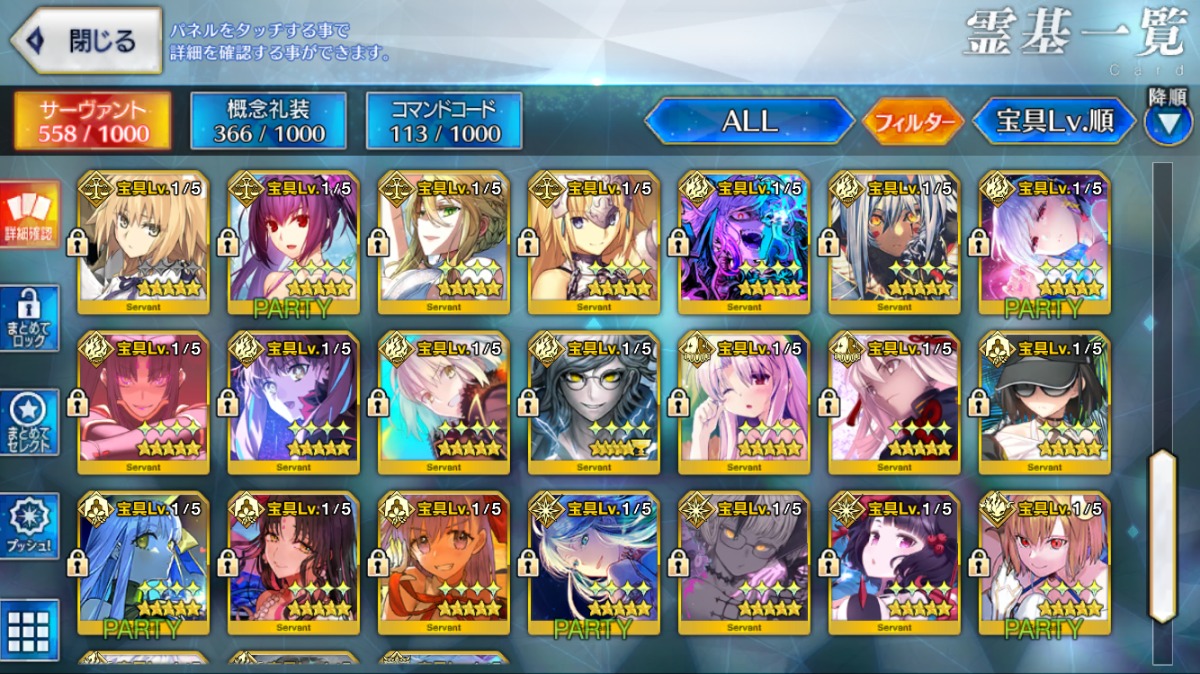Pick the black-haired servant with red hair ornaments
The width and height of the screenshot is (1200, 674).
point(894,562)
